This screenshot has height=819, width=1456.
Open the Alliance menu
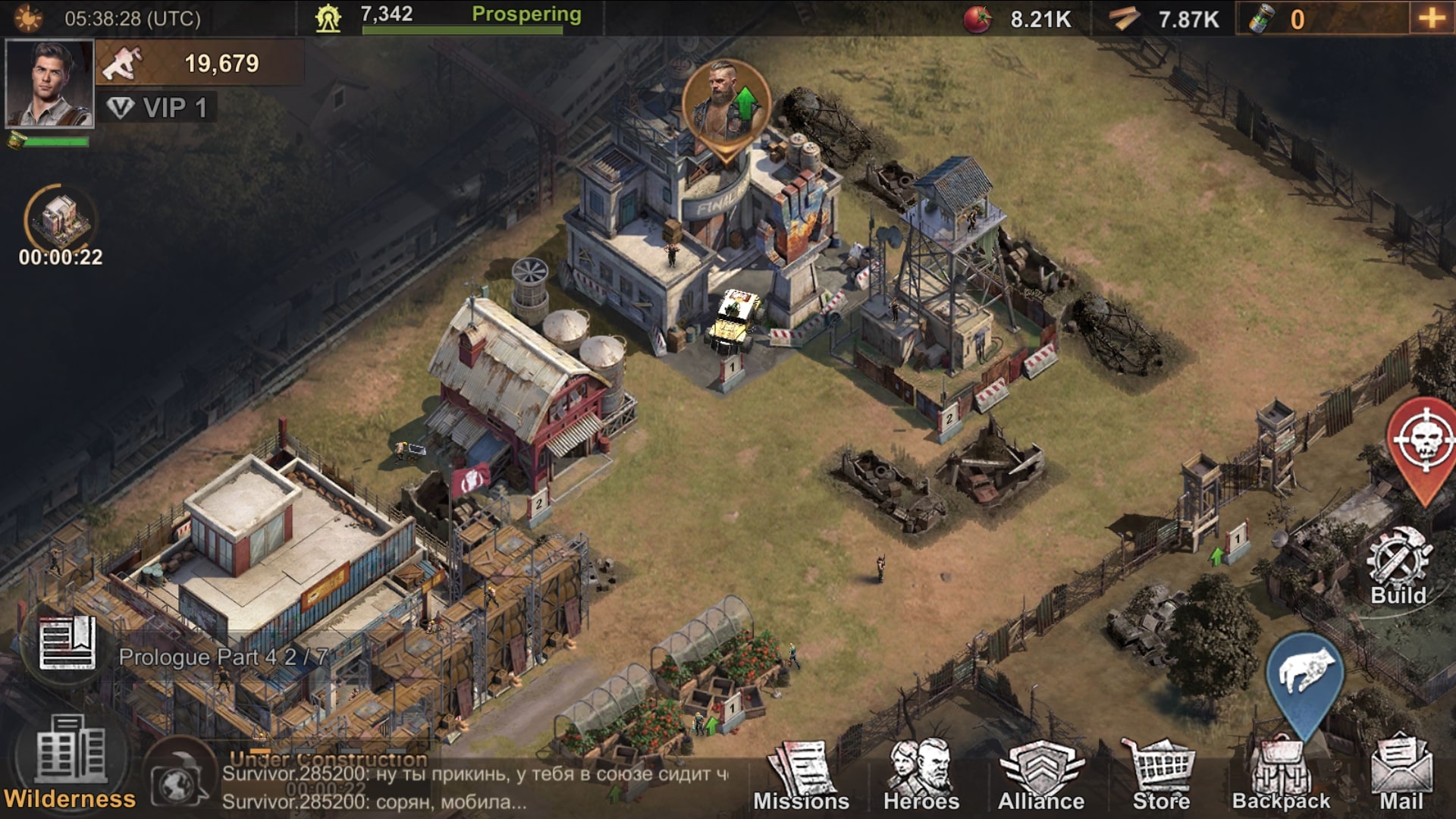(x=1040, y=777)
